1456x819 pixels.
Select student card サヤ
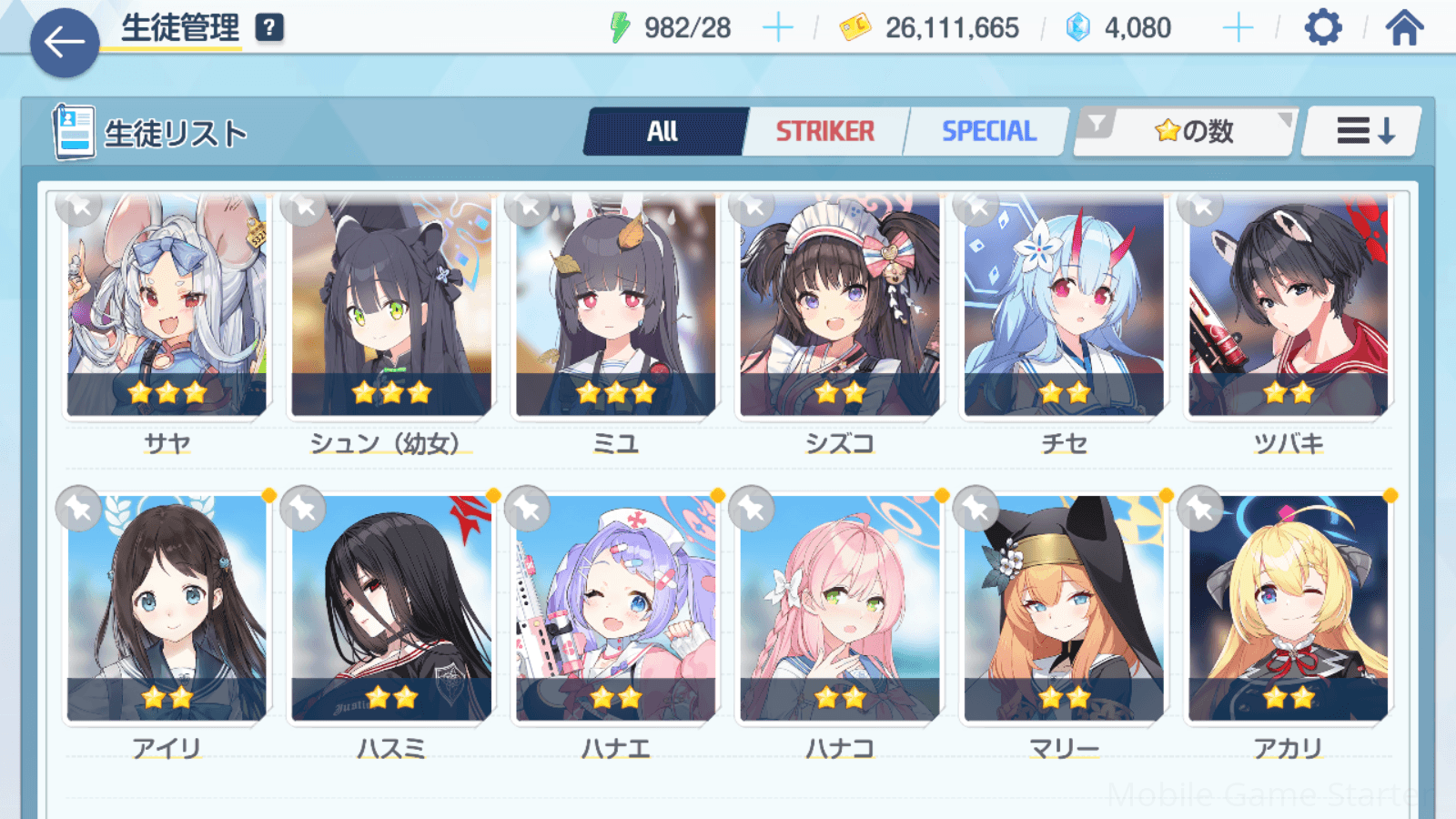click(x=167, y=305)
